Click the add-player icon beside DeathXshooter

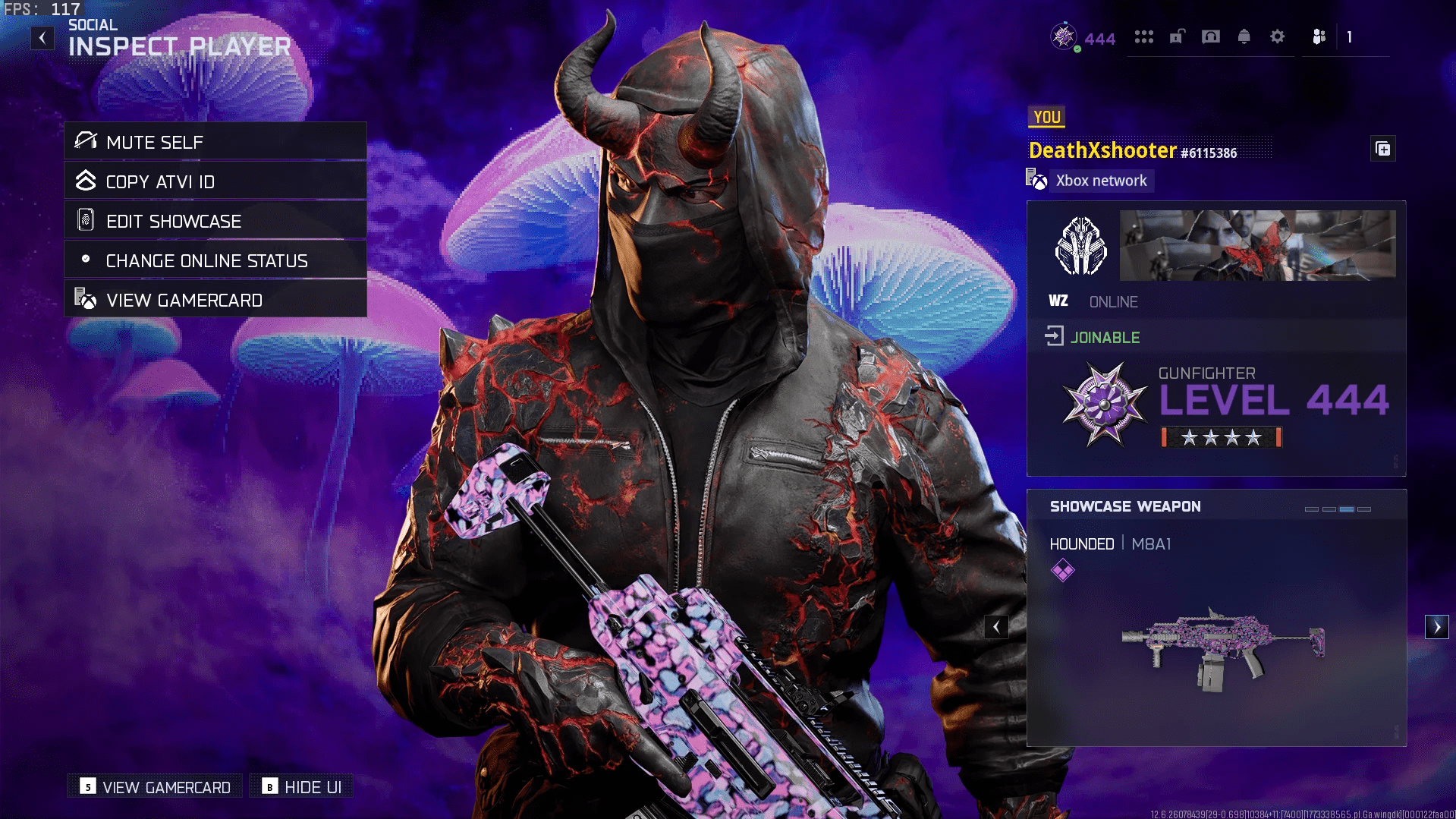coord(1383,149)
